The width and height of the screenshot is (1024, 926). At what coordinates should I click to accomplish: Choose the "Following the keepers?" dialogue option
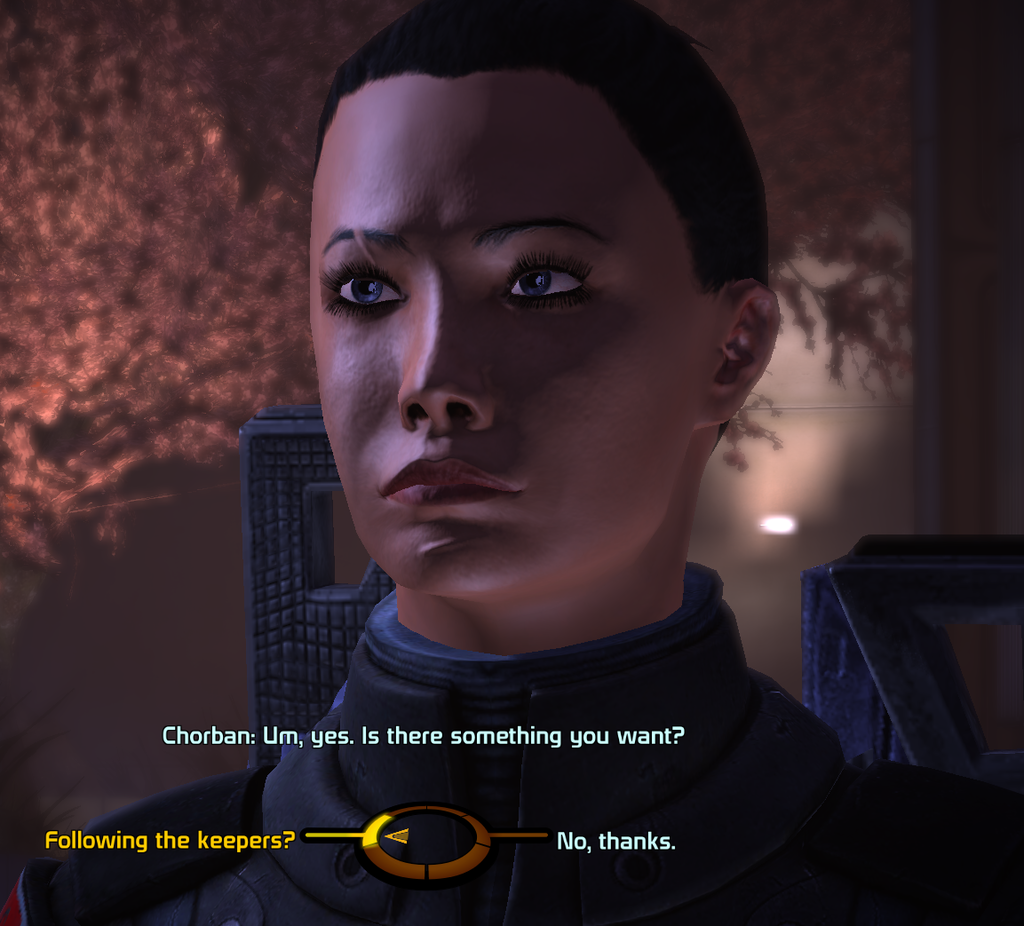pyautogui.click(x=170, y=841)
